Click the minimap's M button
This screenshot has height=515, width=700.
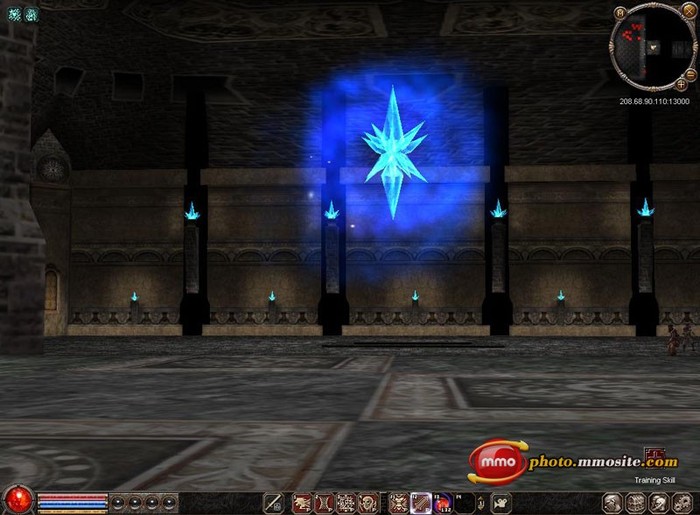point(620,12)
